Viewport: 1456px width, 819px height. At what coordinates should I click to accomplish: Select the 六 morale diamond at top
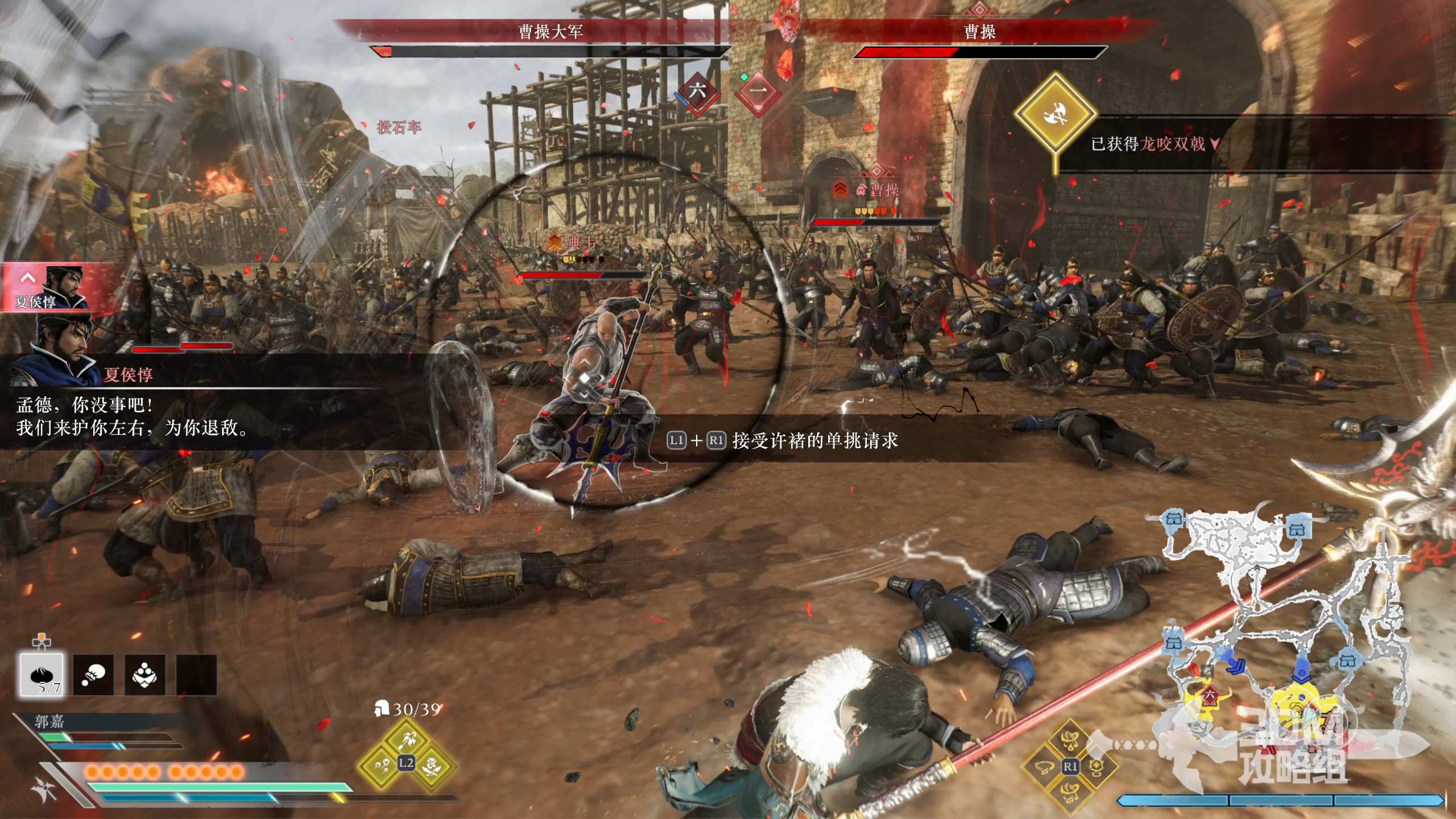coord(697,91)
